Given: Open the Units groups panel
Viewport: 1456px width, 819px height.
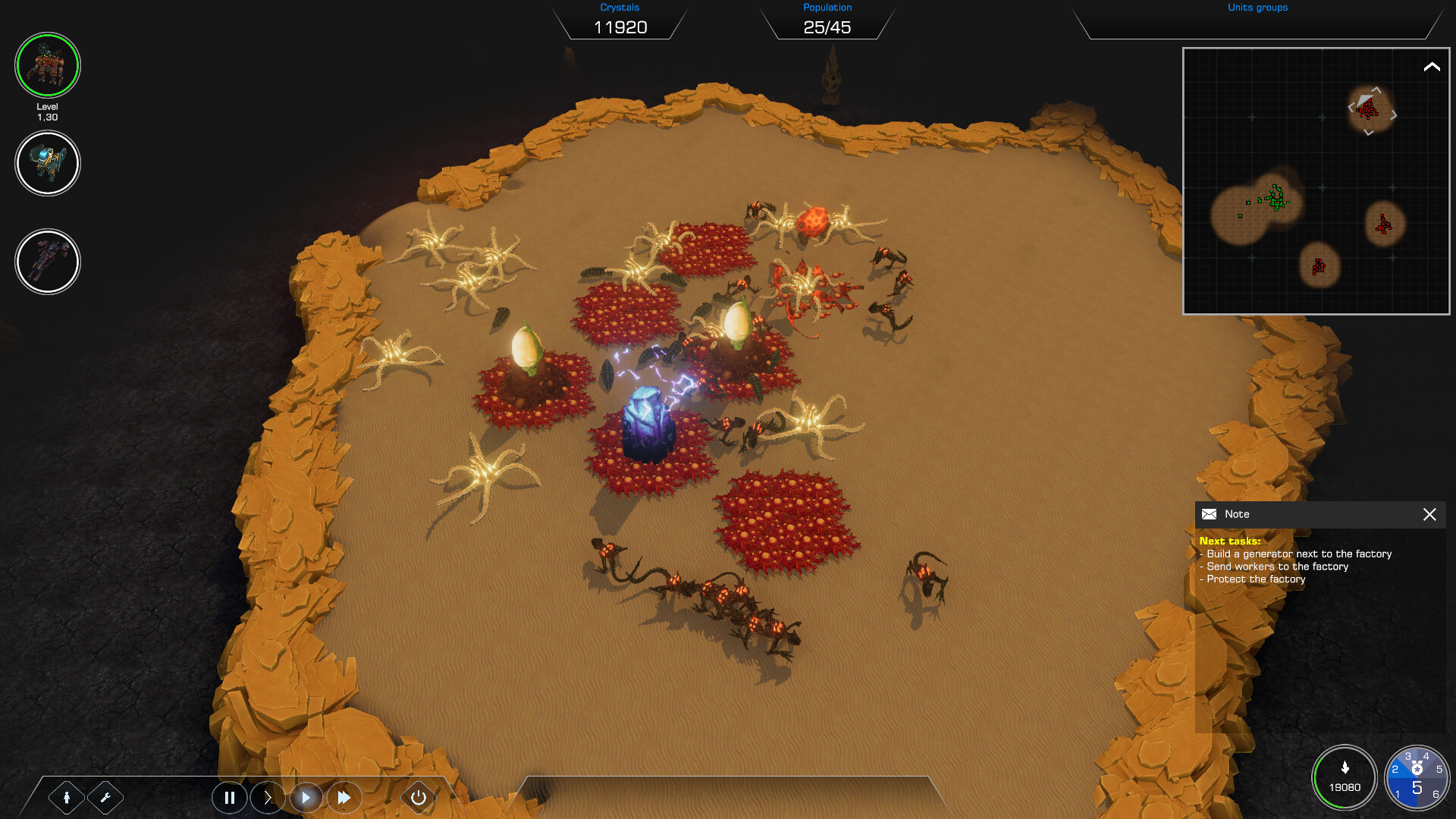Looking at the screenshot, I should (x=1257, y=8).
